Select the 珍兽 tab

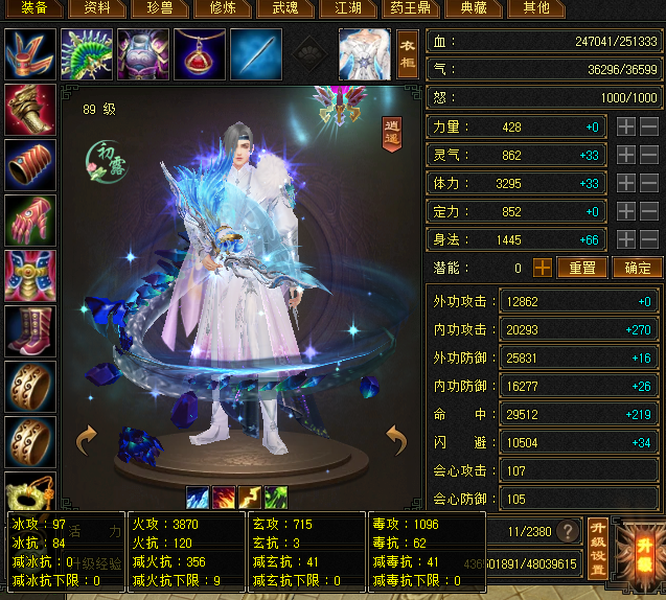(x=160, y=8)
